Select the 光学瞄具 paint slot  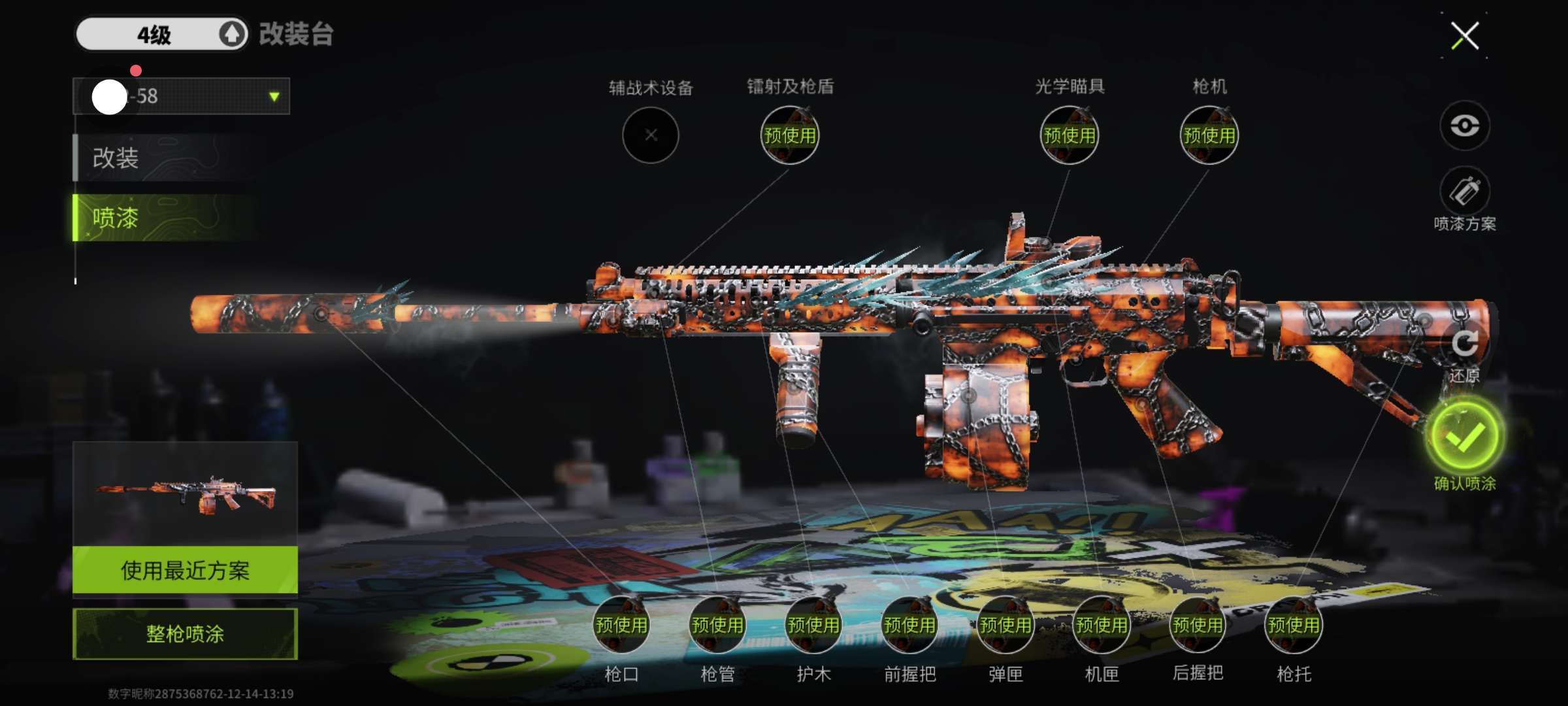[x=1069, y=135]
